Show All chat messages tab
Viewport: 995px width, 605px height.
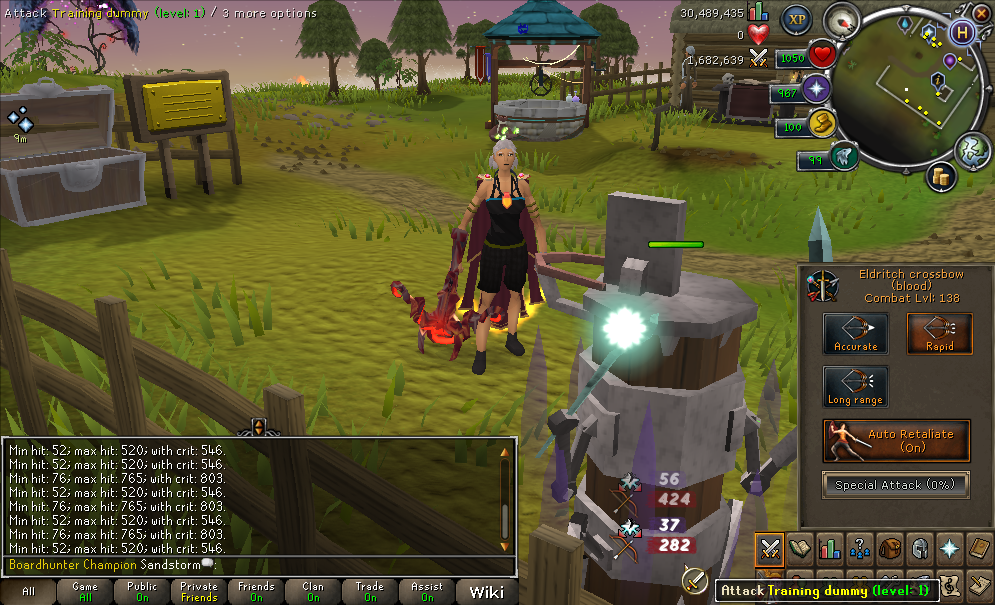point(28,592)
